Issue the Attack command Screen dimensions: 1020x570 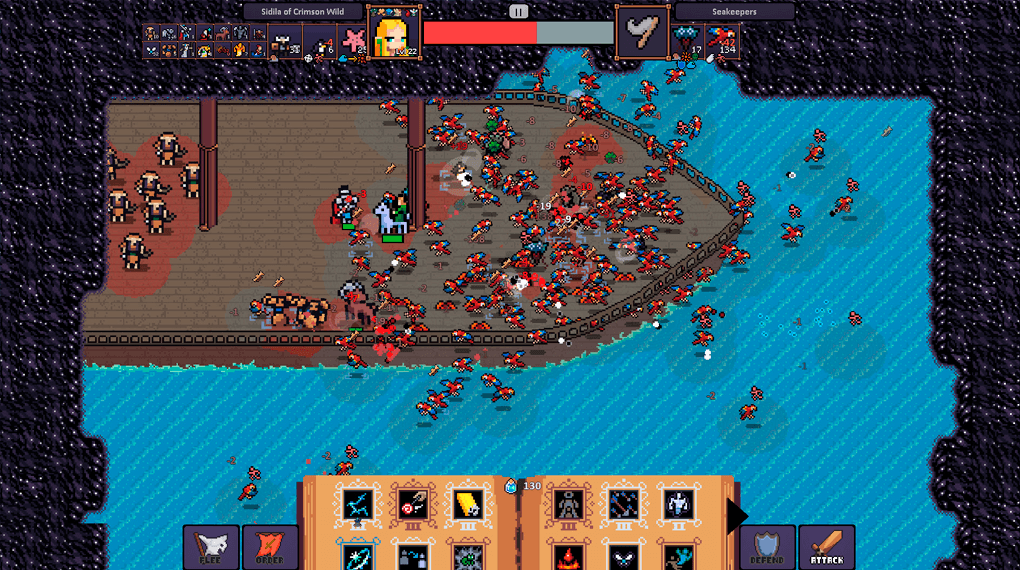coord(827,547)
